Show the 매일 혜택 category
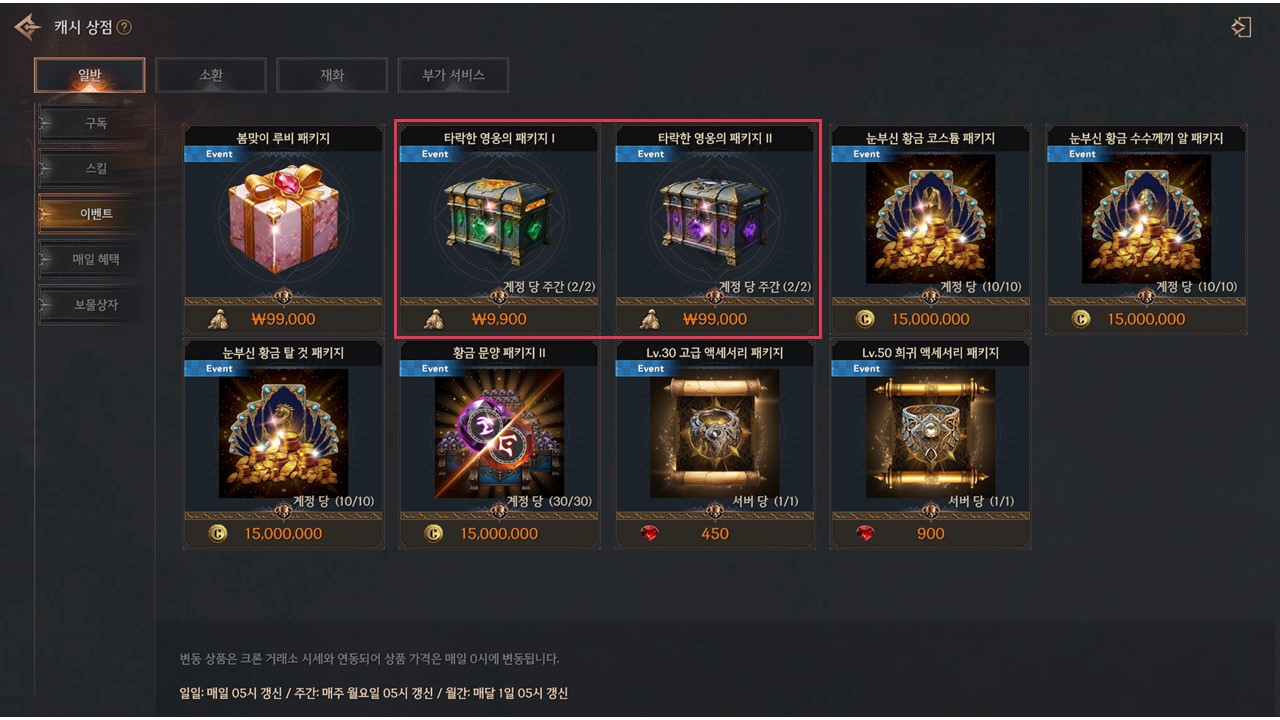This screenshot has height=720, width=1280. 95,259
